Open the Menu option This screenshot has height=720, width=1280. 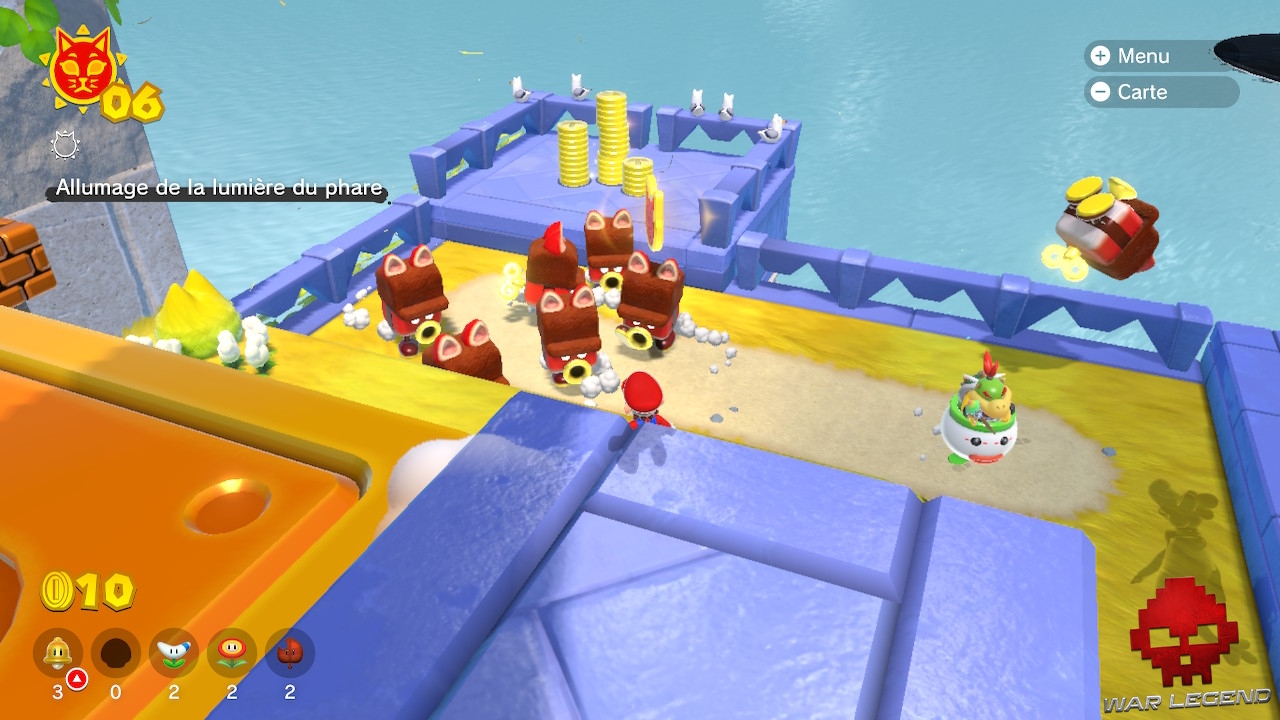pyautogui.click(x=1140, y=56)
